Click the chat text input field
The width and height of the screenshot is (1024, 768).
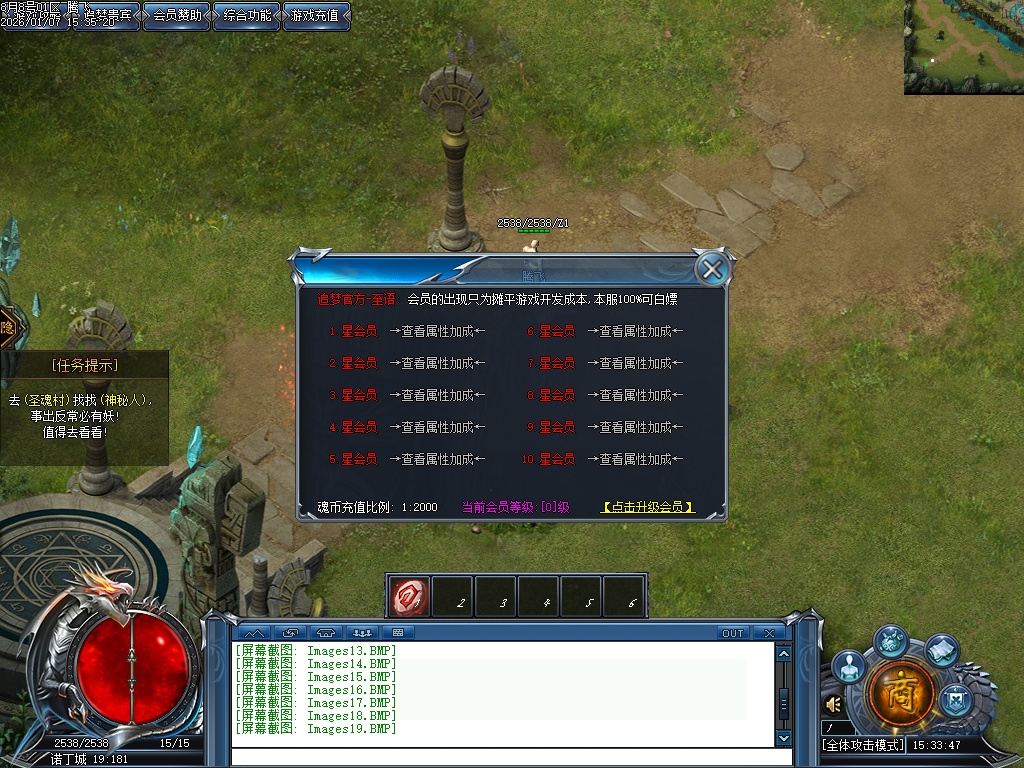[503, 756]
